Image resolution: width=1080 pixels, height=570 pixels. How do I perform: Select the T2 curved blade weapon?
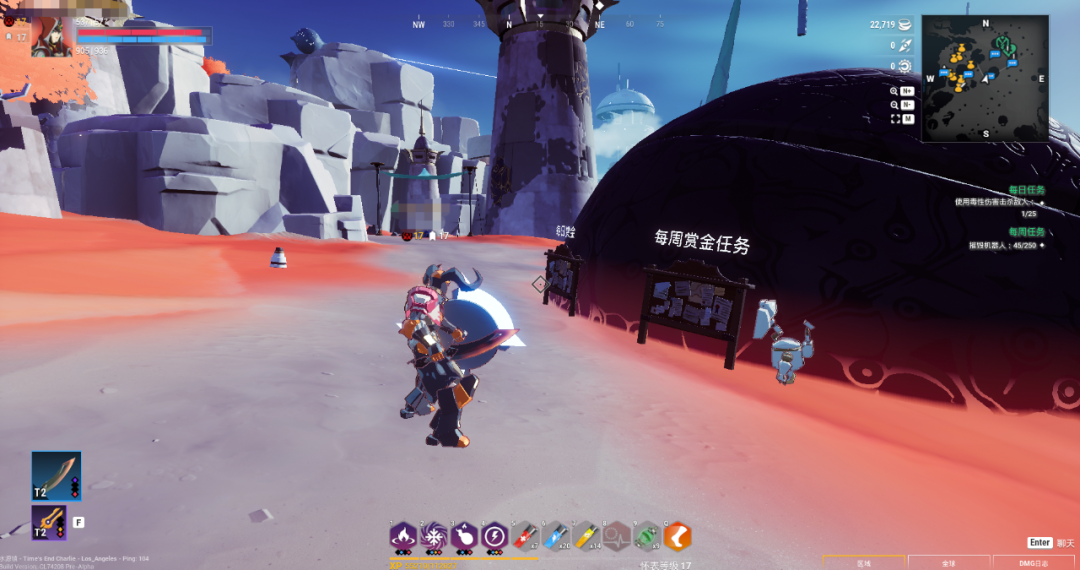(56, 475)
